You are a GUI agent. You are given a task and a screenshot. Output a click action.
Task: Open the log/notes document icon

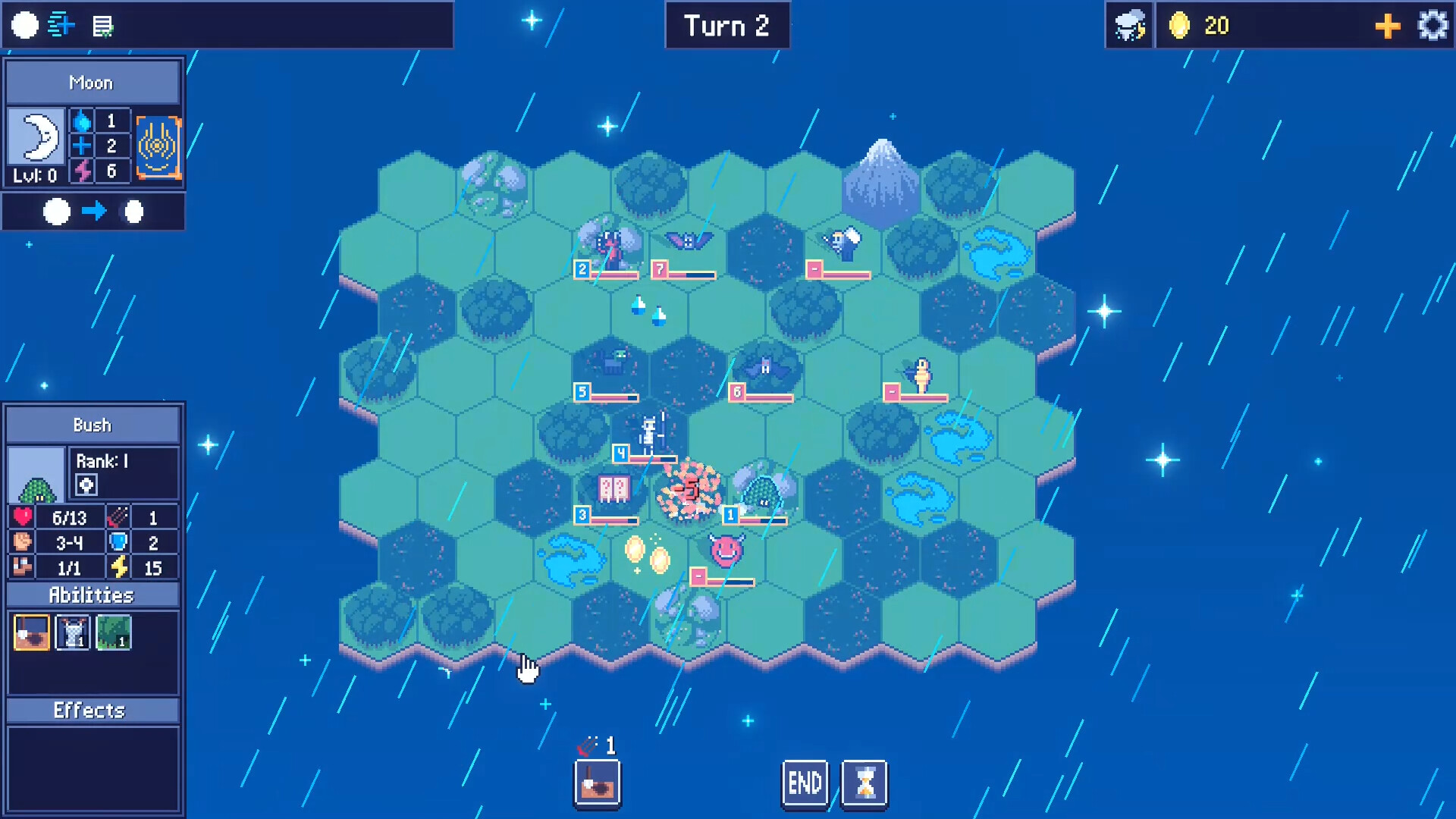pos(101,25)
